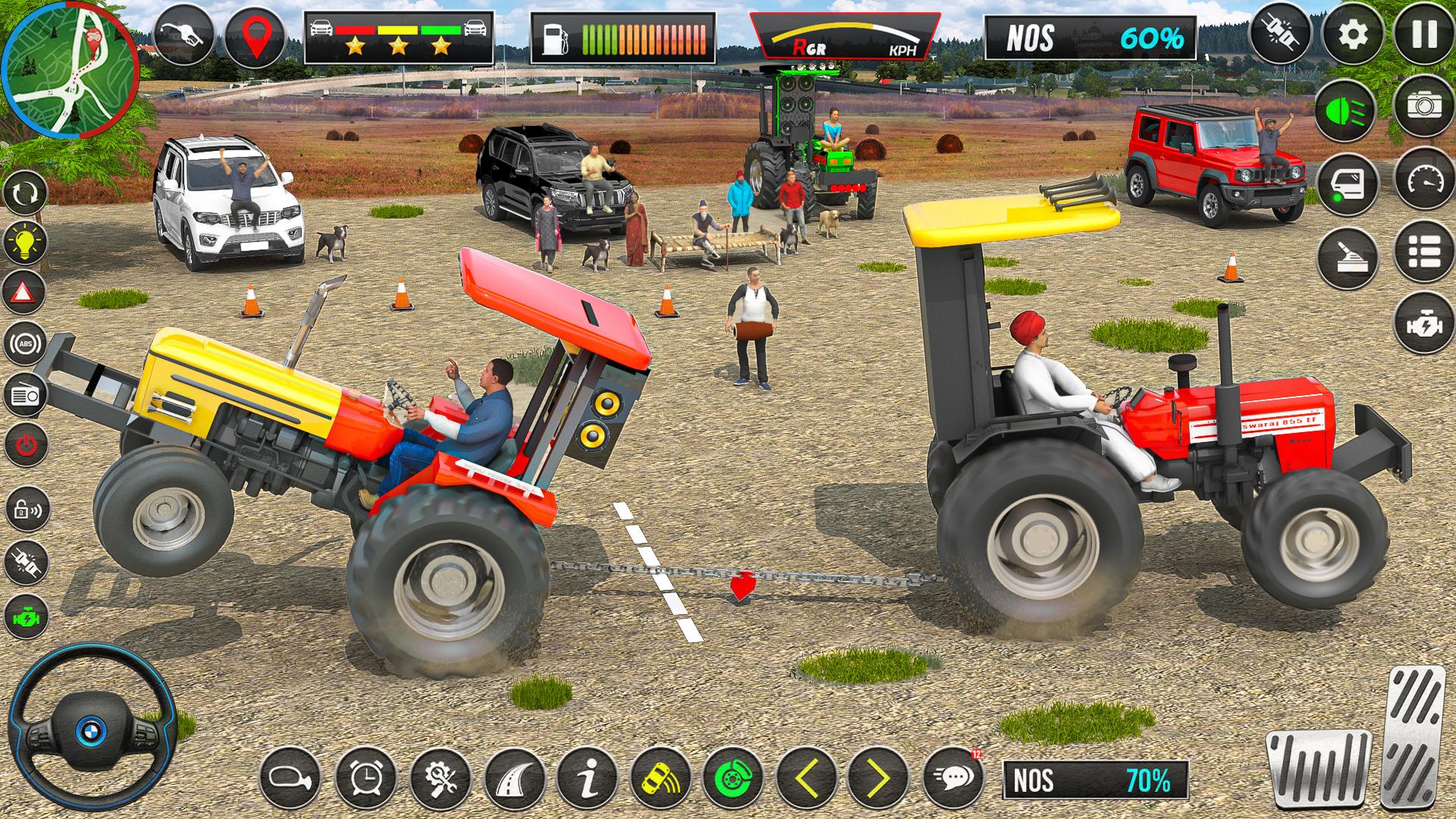Pause the game
This screenshot has height=819, width=1456.
(x=1423, y=35)
